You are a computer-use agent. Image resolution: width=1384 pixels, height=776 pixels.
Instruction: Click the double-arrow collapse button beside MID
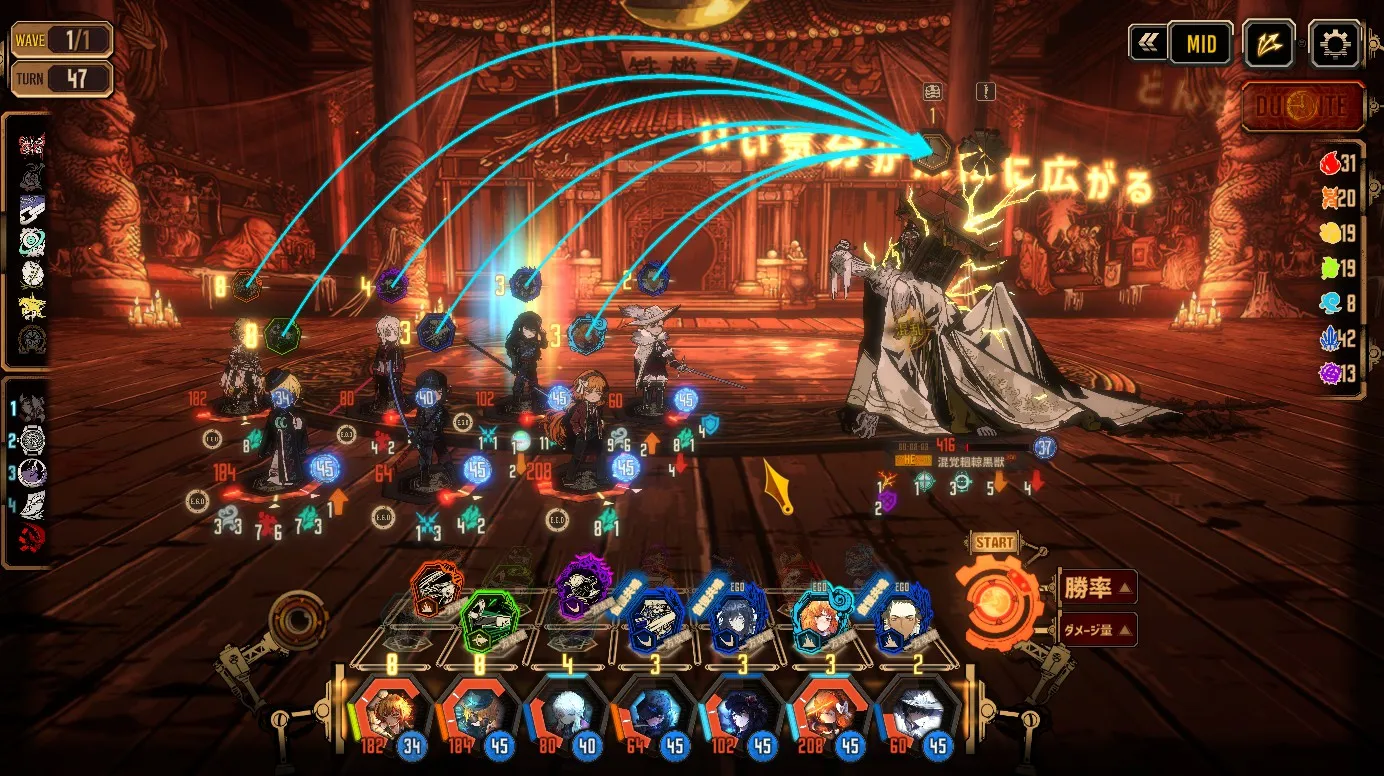click(1147, 44)
